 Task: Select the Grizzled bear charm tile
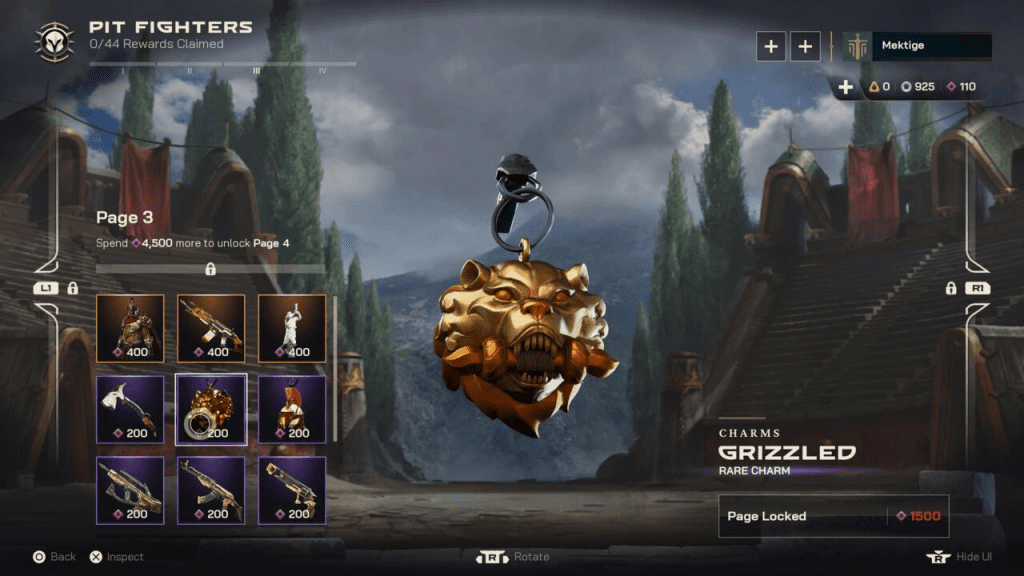(x=211, y=408)
